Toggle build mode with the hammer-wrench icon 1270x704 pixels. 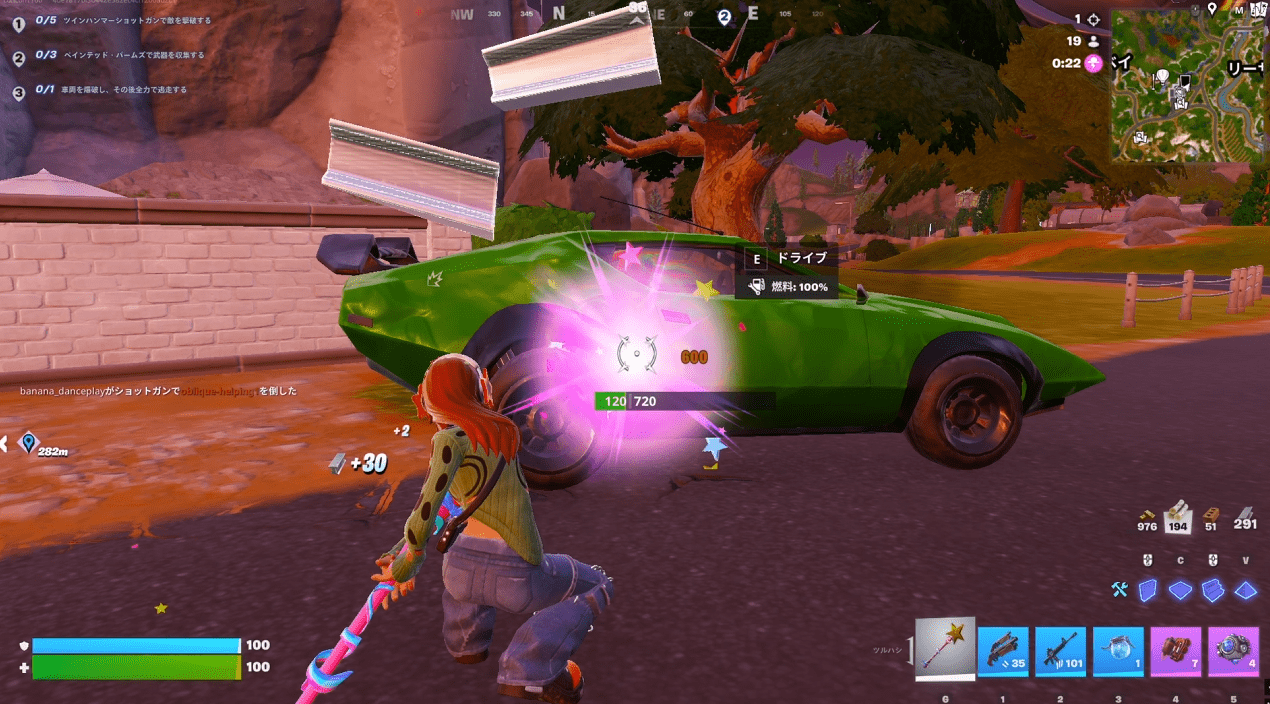click(1120, 590)
